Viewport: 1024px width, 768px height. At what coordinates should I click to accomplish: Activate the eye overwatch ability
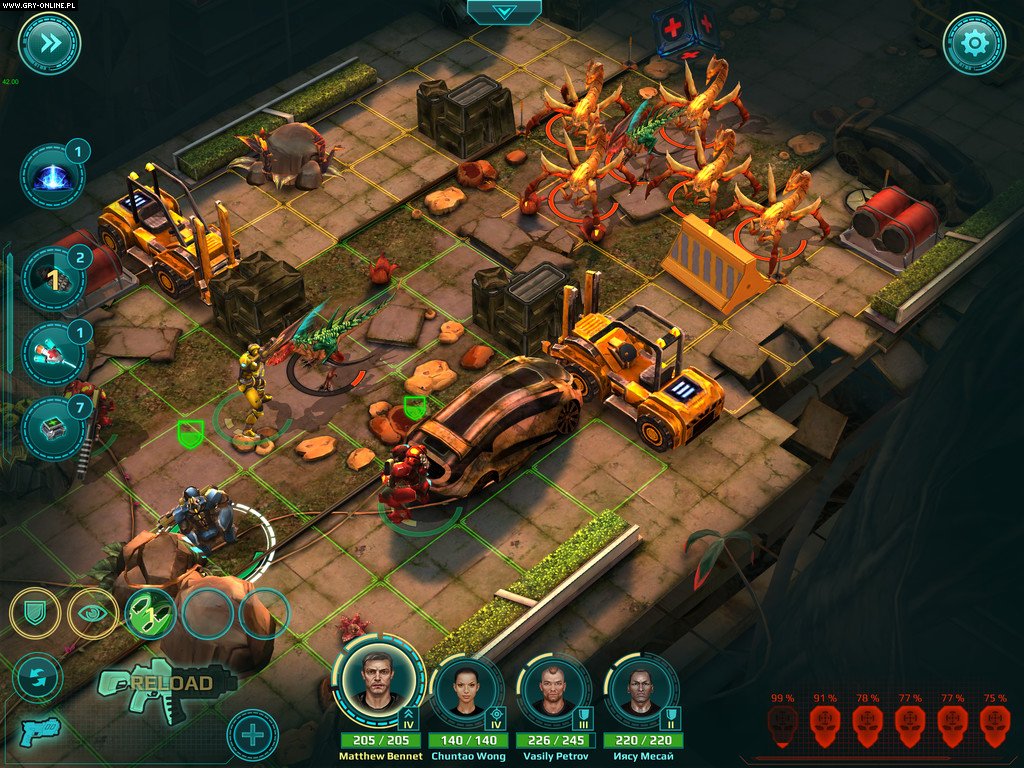(x=93, y=613)
